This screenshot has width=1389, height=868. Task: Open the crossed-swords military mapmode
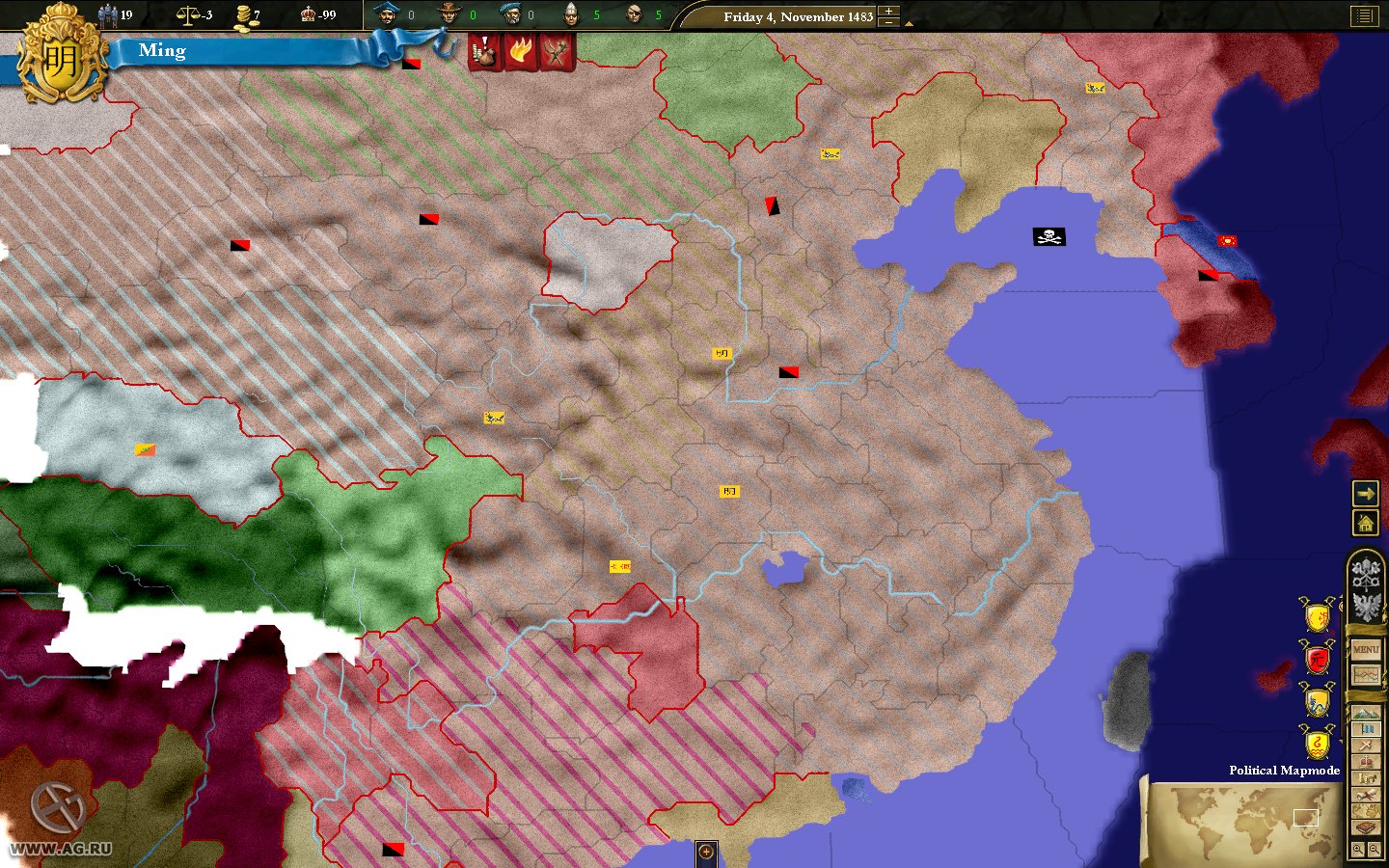1364,746
